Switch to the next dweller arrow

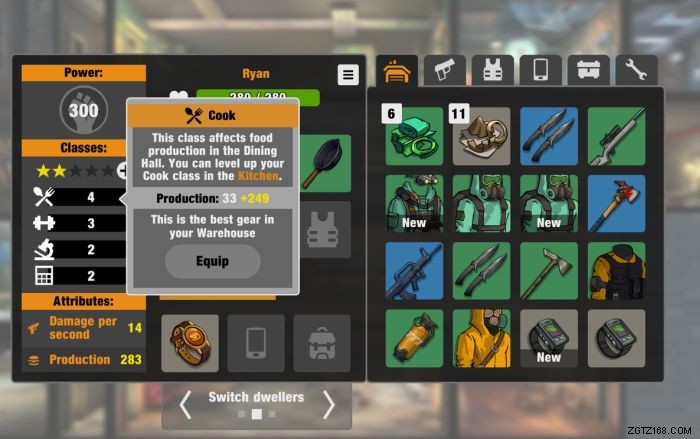point(328,404)
